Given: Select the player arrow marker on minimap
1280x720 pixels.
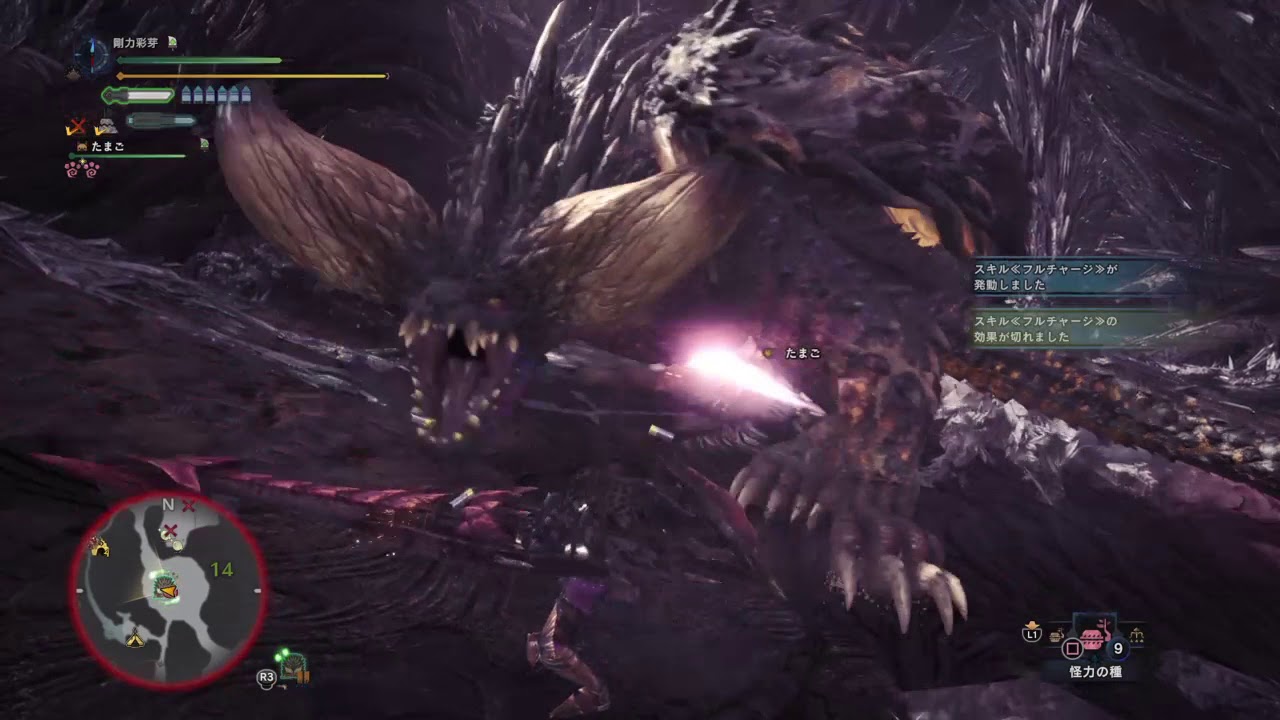Looking at the screenshot, I should 167,592.
